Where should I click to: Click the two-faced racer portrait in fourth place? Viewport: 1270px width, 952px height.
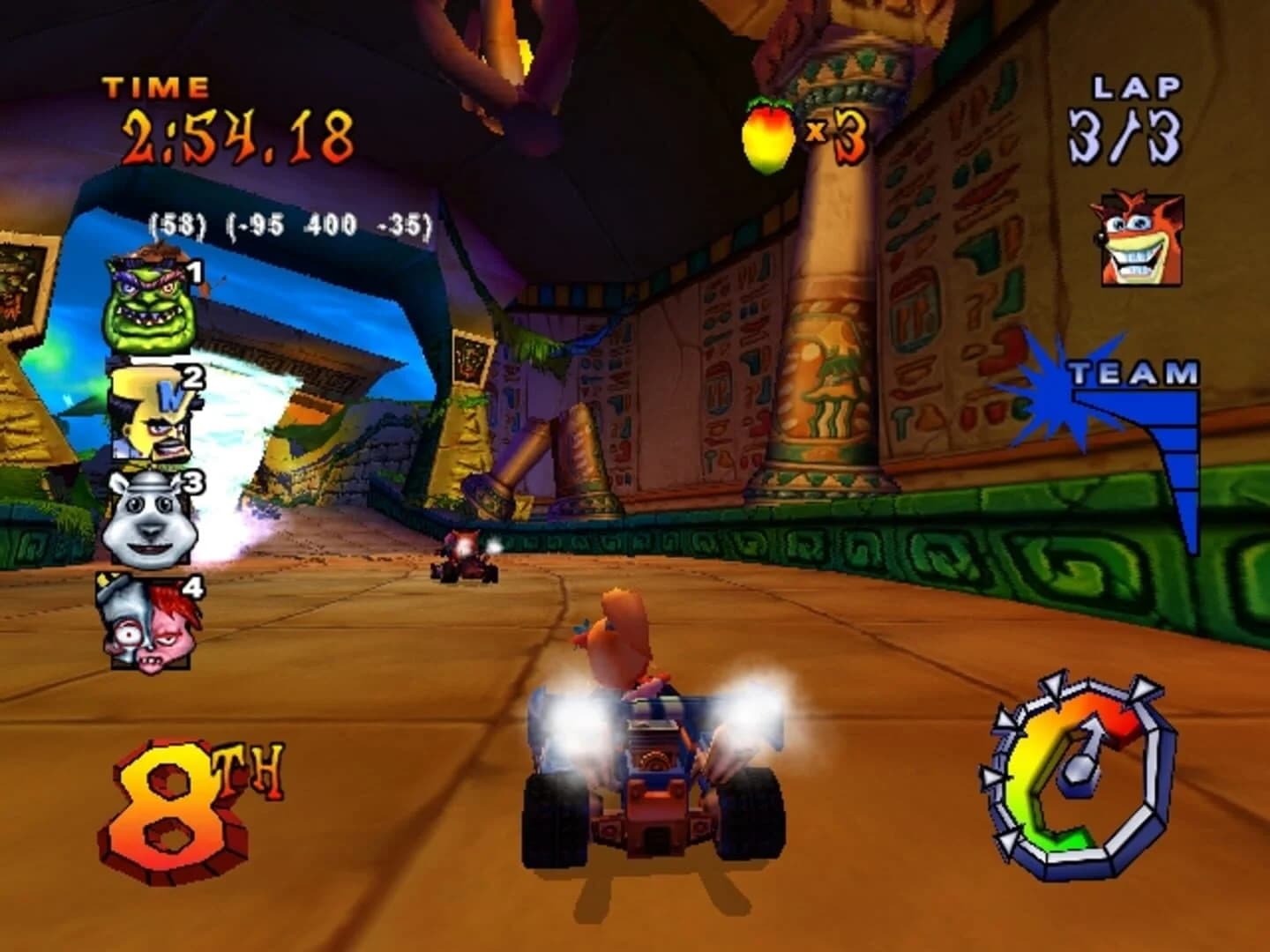(150, 622)
